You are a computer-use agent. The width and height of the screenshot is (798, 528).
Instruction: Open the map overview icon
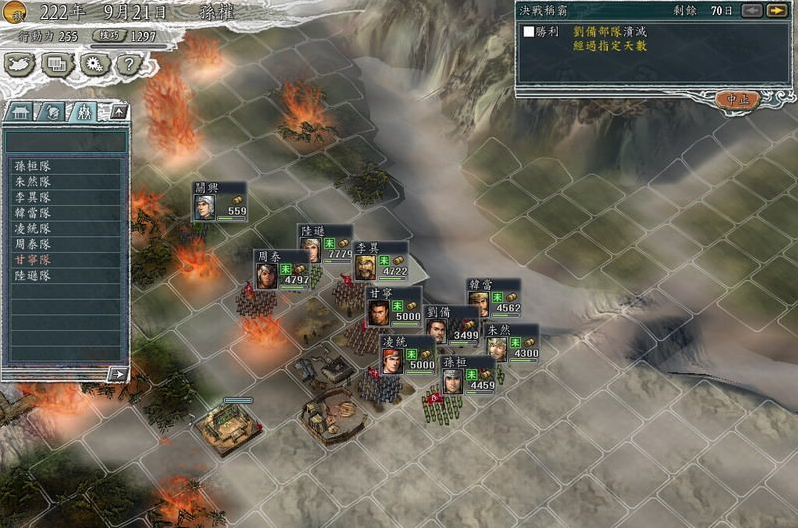[x=20, y=64]
